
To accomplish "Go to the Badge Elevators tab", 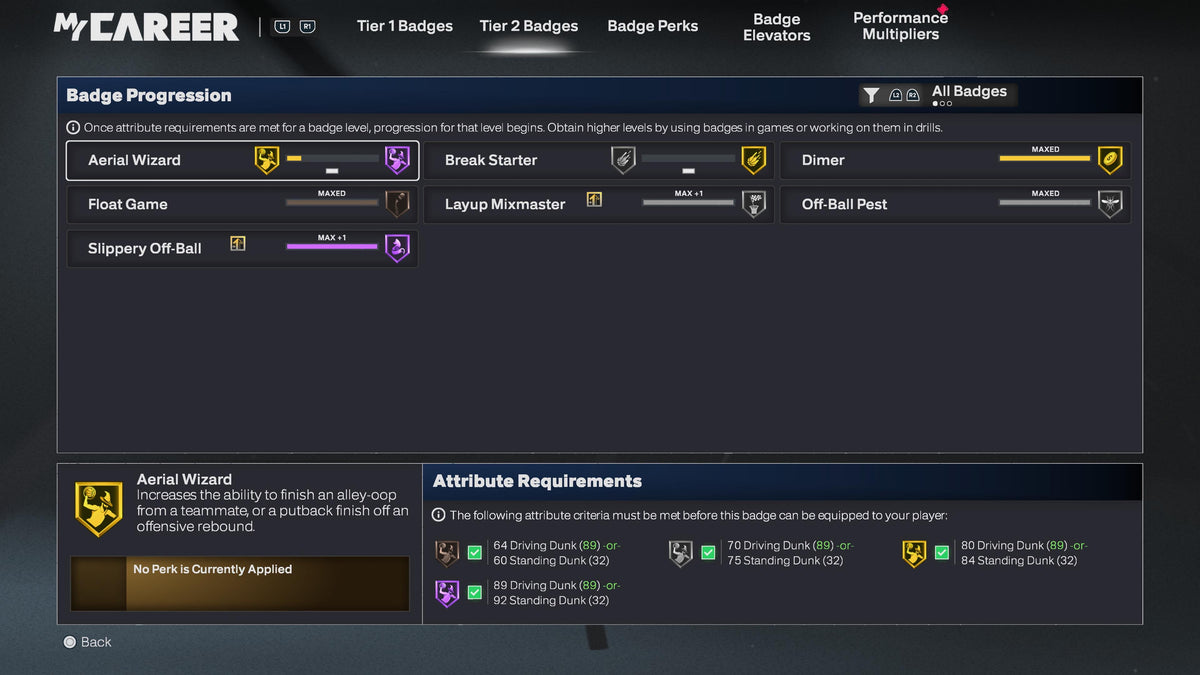I will tap(776, 27).
